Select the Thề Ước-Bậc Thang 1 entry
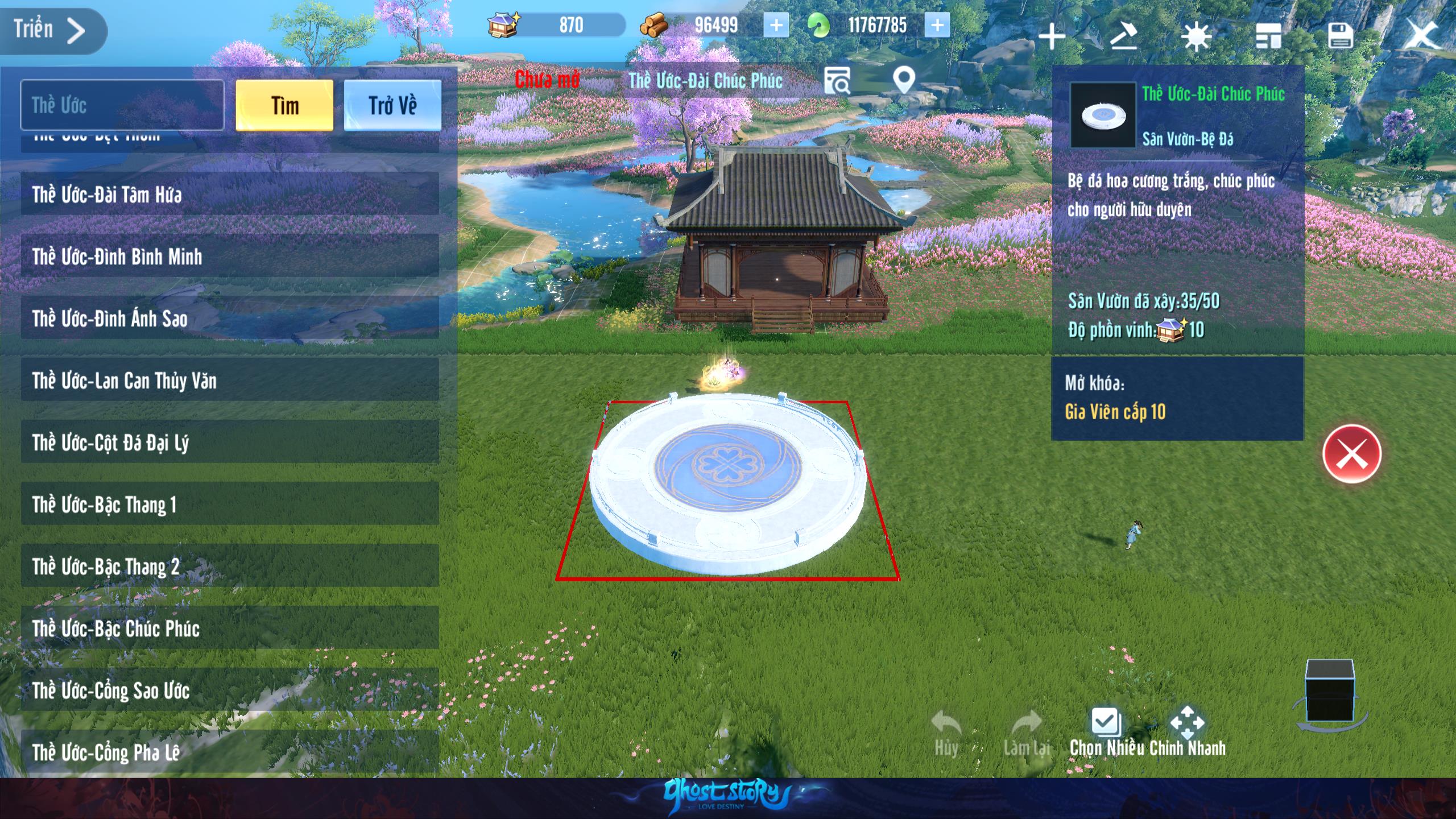Screen dimensions: 1456x819 [x=230, y=504]
